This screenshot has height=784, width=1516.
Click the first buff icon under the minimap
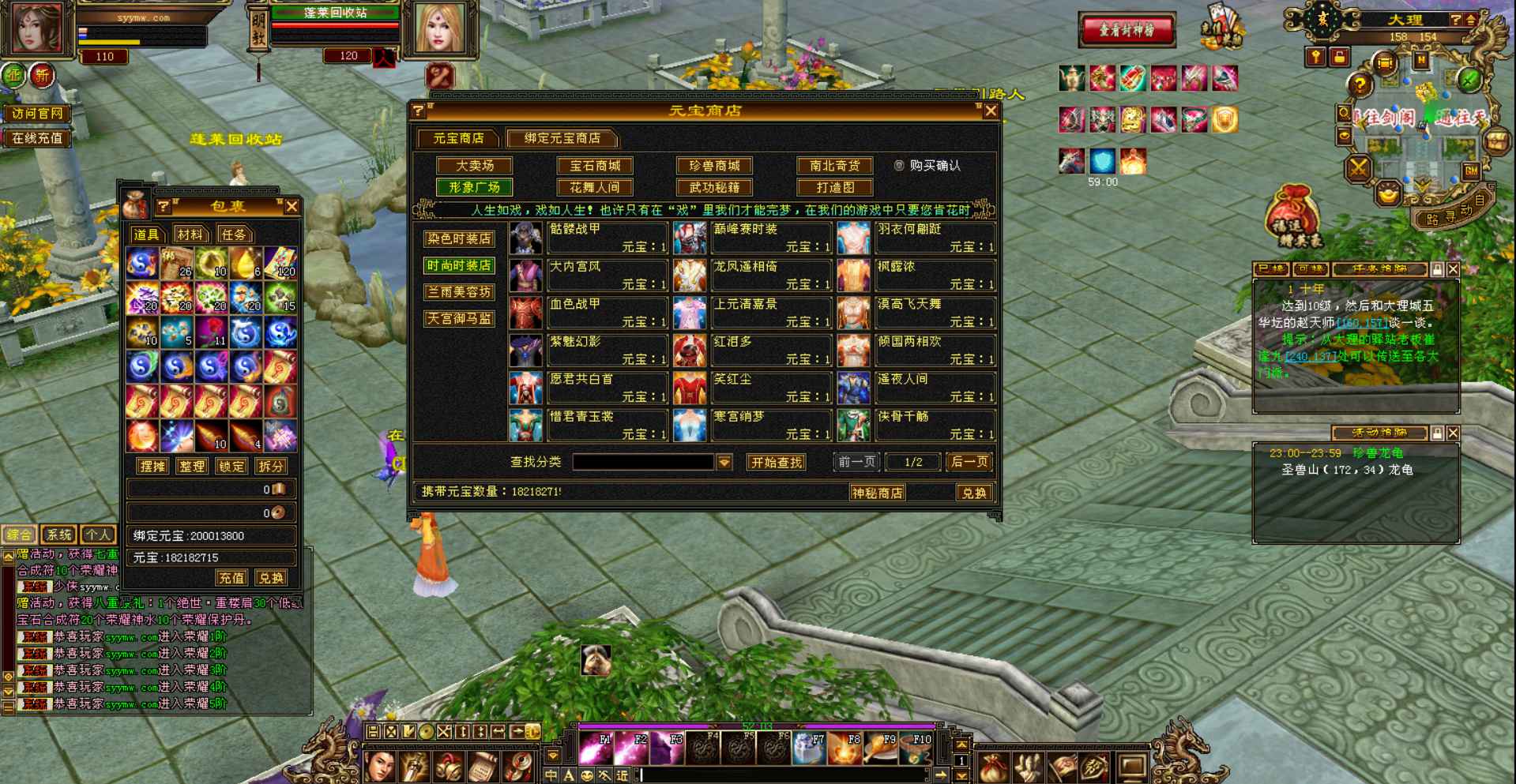point(1070,78)
